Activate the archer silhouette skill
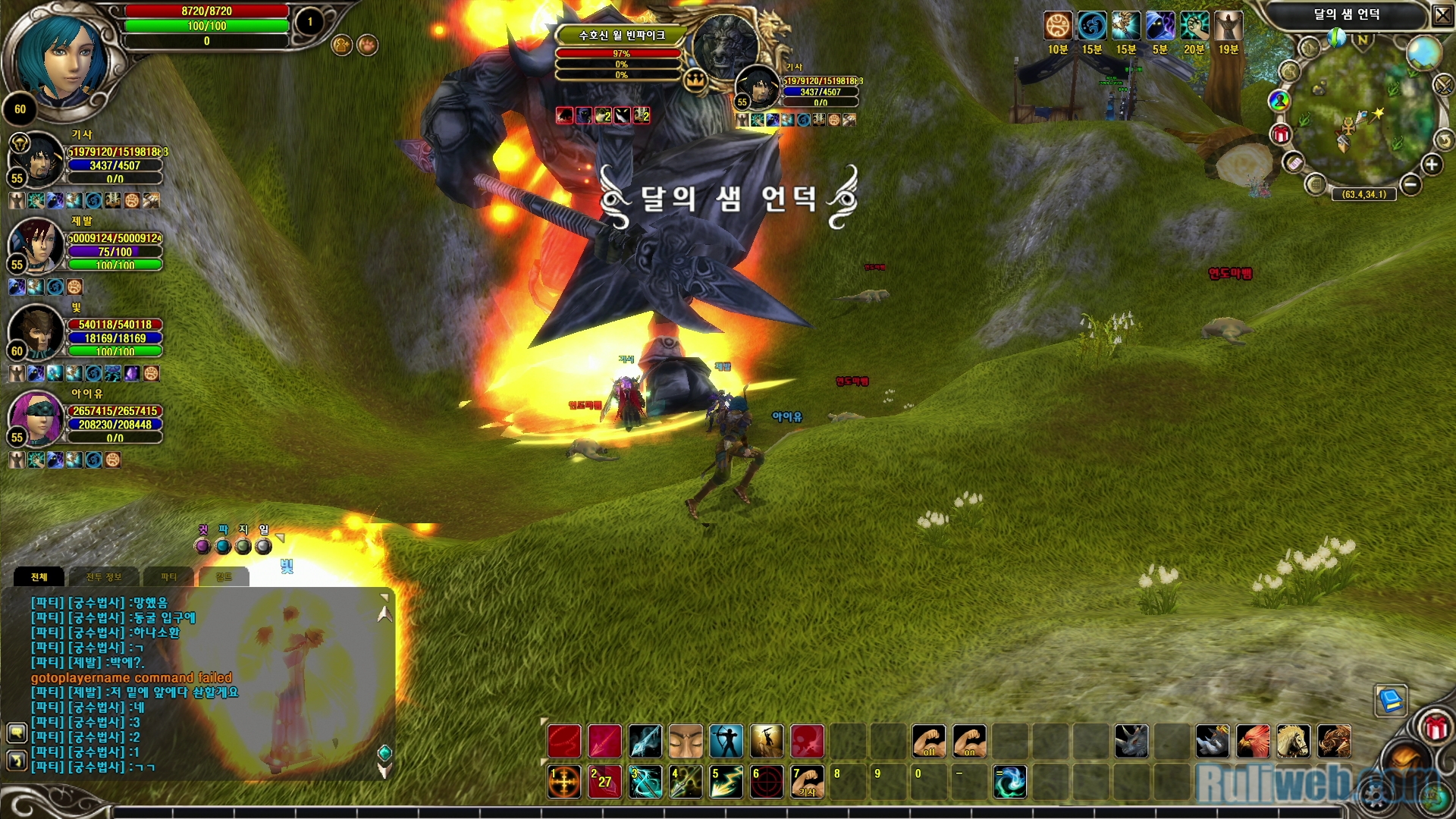Image resolution: width=1456 pixels, height=819 pixels. point(726,741)
